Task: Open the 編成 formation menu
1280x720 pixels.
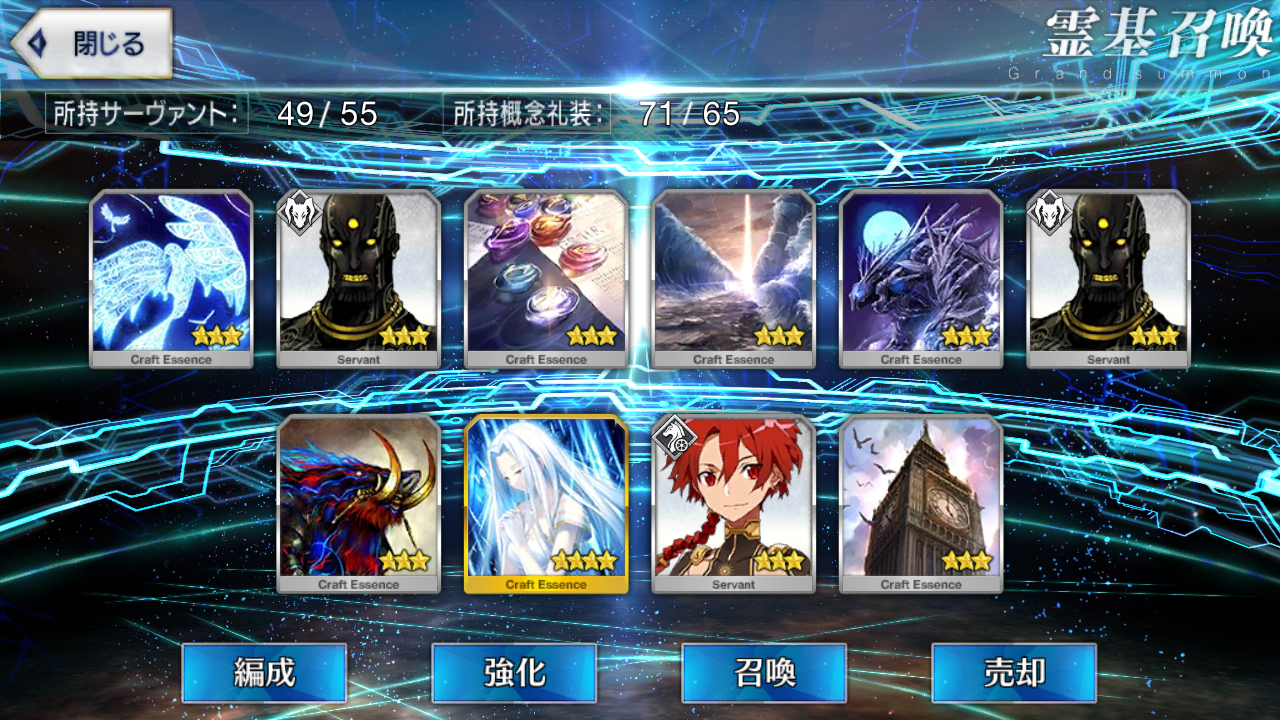Action: coord(264,672)
